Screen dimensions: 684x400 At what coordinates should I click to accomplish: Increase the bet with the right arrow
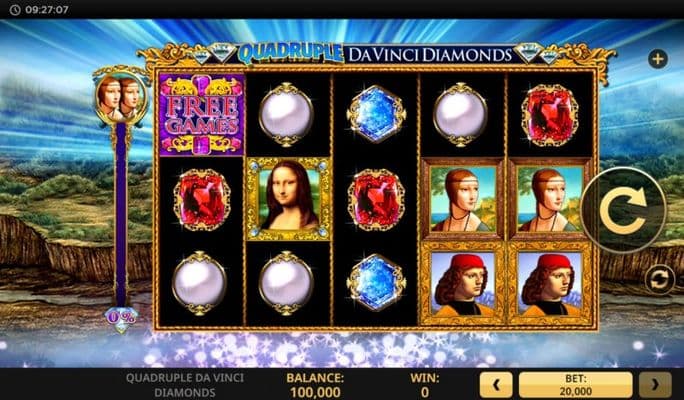coord(655,385)
